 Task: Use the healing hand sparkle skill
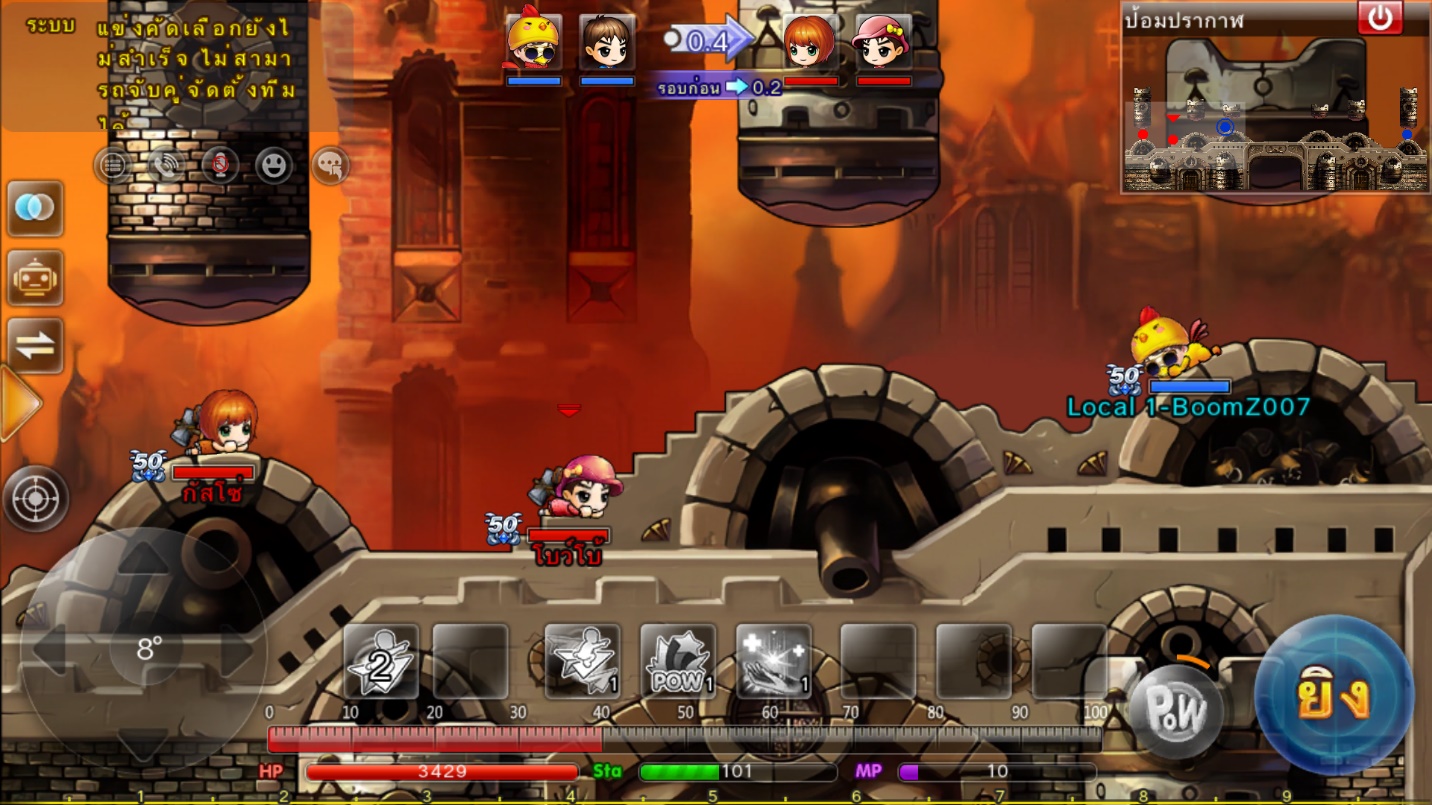click(773, 662)
